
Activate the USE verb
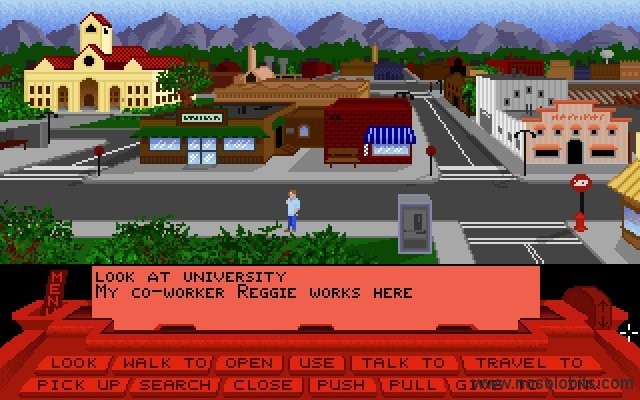point(318,363)
